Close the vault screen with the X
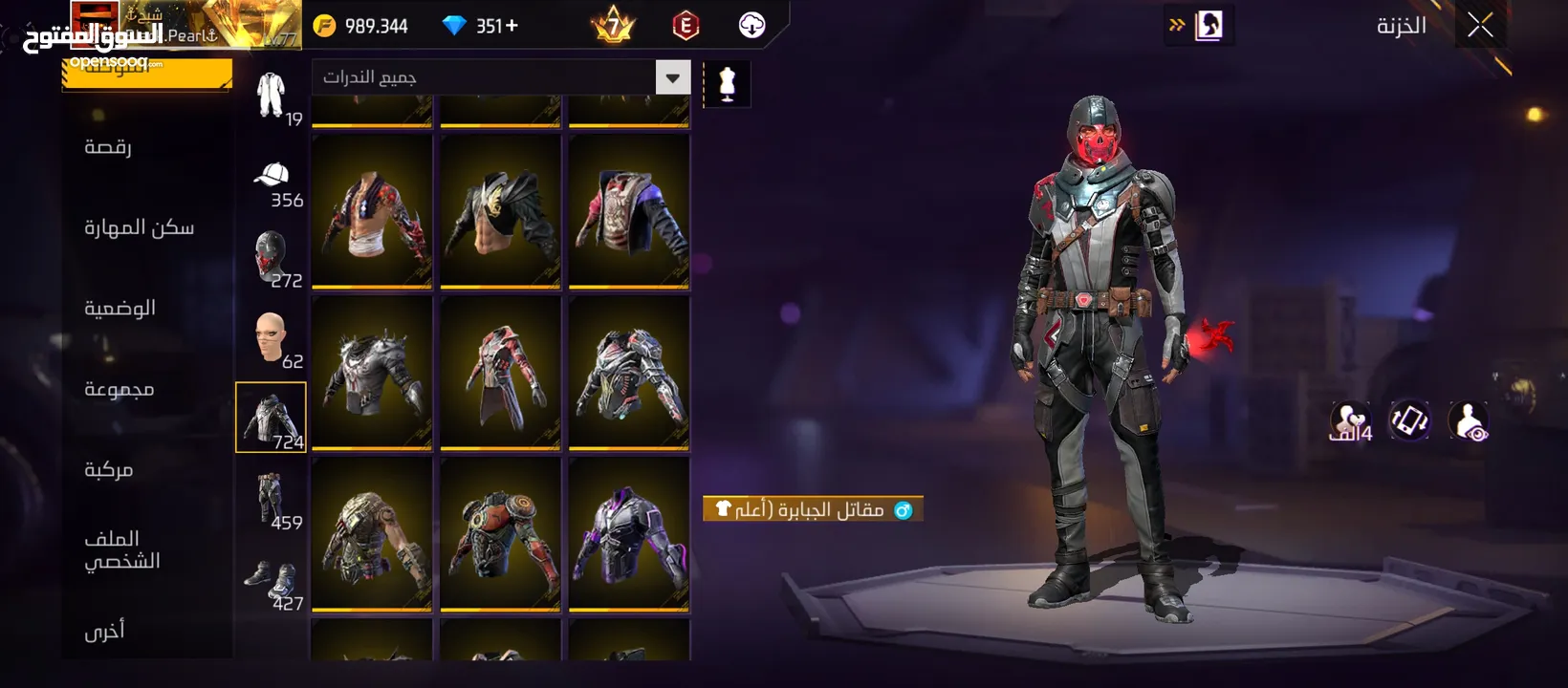1568x688 pixels. click(1480, 26)
